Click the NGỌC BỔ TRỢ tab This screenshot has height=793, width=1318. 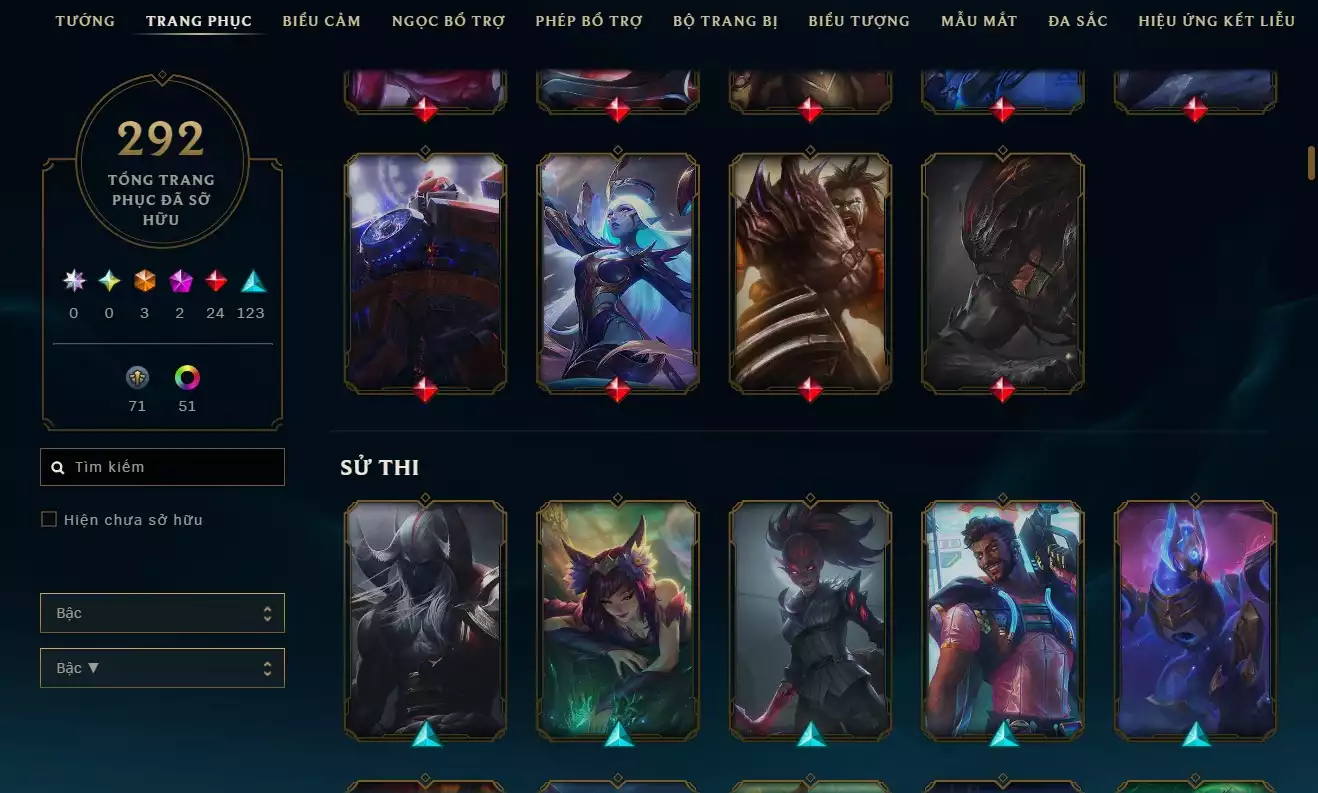tap(448, 20)
